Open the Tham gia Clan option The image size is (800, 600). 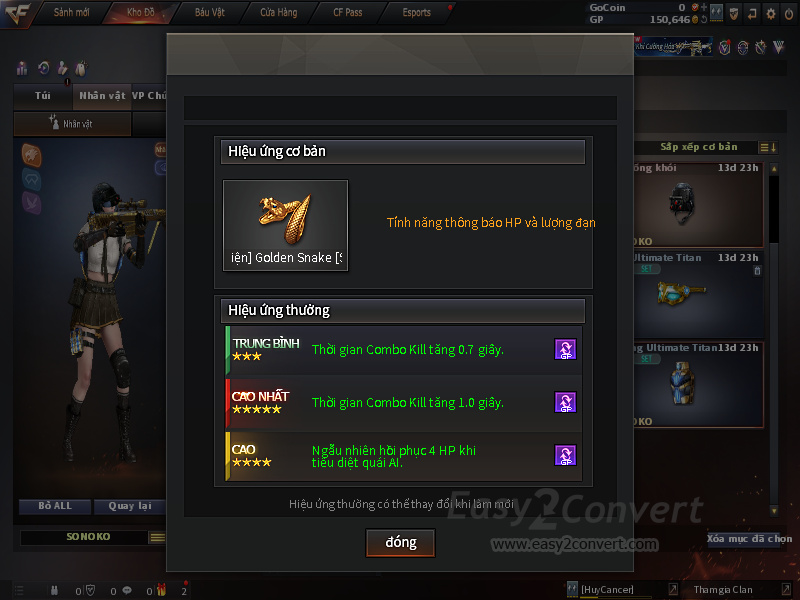click(722, 590)
